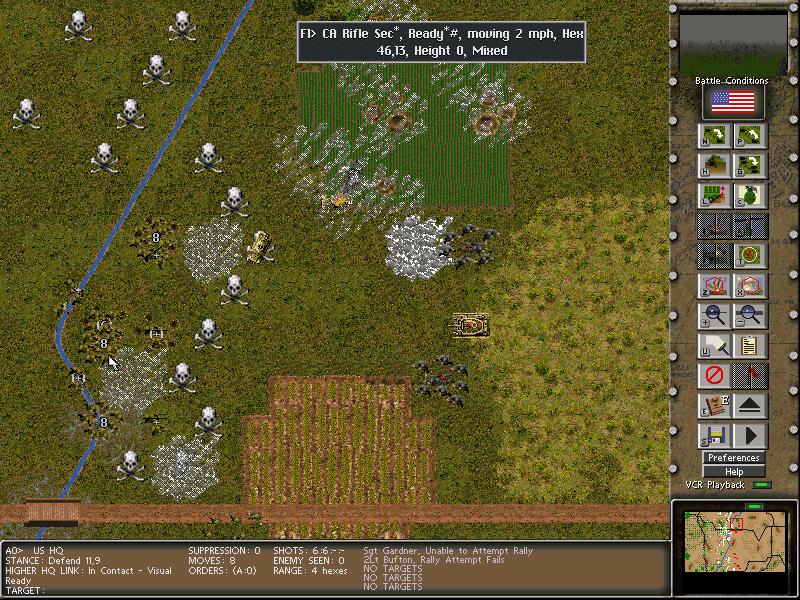
Task: Open the Help screen
Action: click(x=733, y=471)
